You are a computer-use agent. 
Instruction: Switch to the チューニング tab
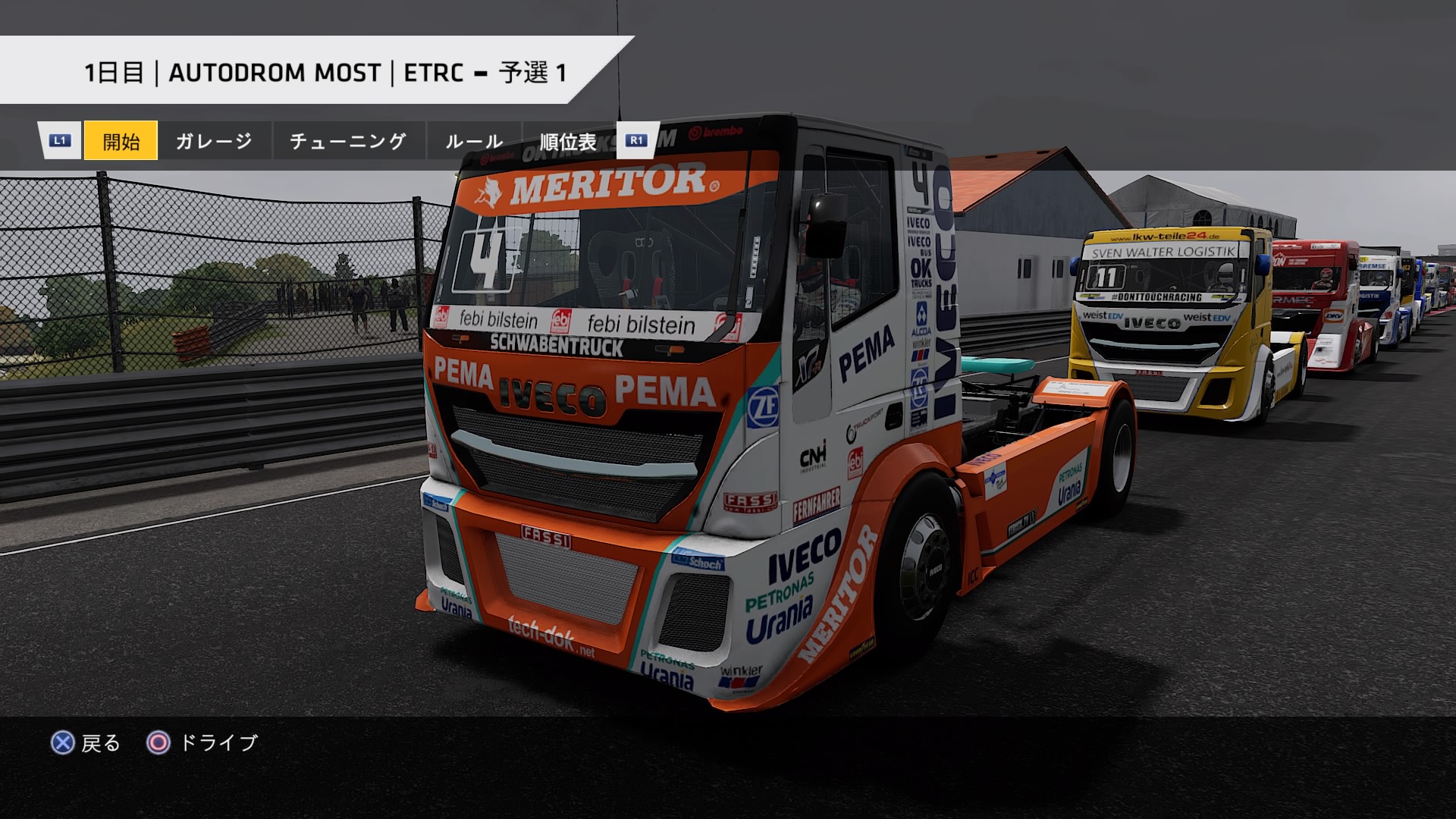[x=348, y=141]
